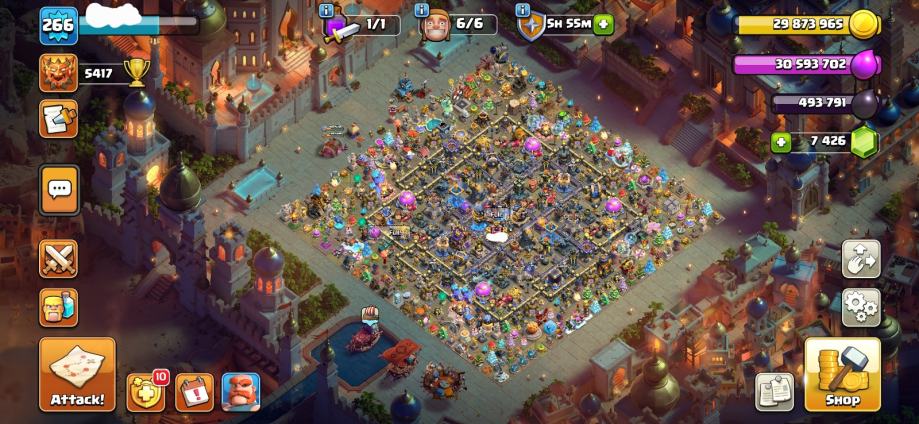
Task: Show info for the shield timer
Action: pyautogui.click(x=523, y=10)
